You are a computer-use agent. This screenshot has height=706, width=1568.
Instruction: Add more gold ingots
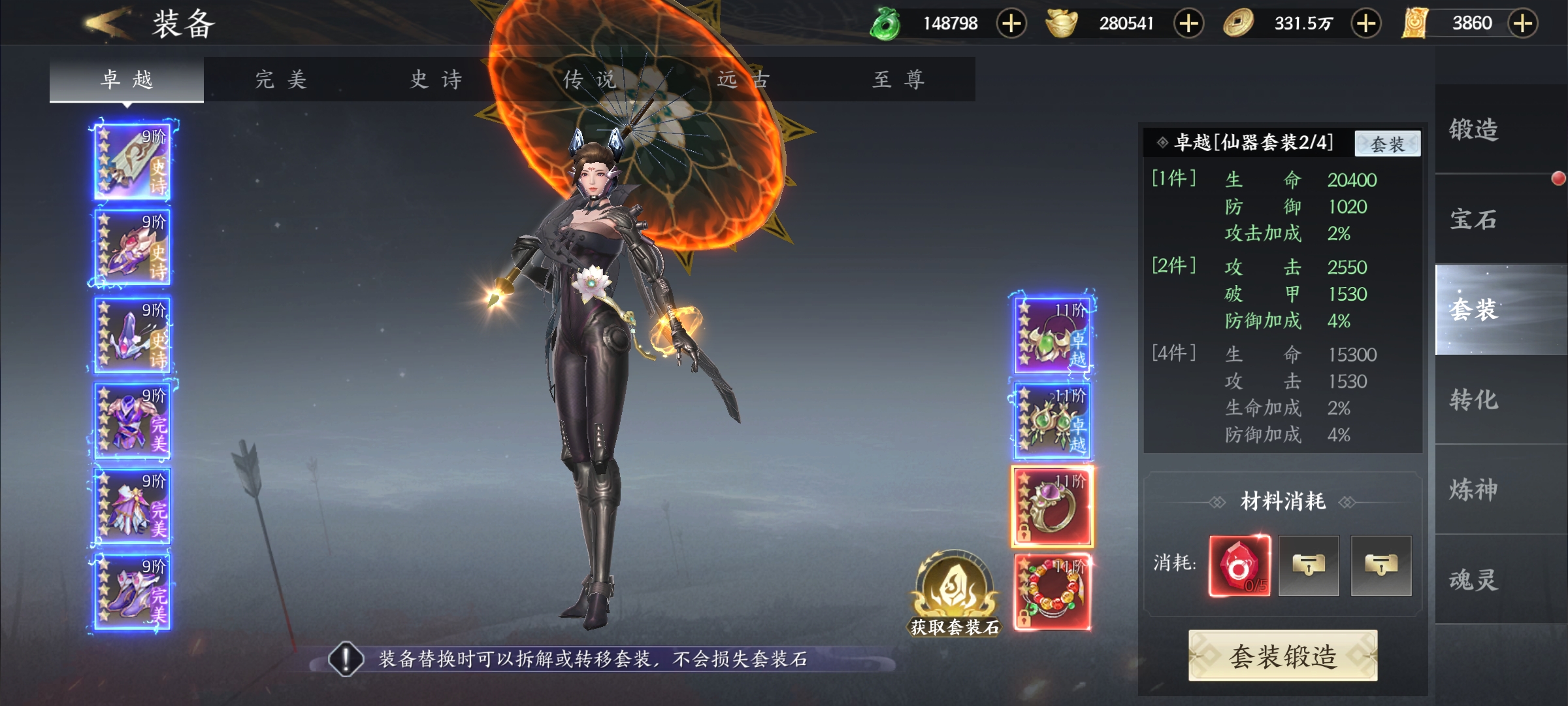pyautogui.click(x=1188, y=24)
